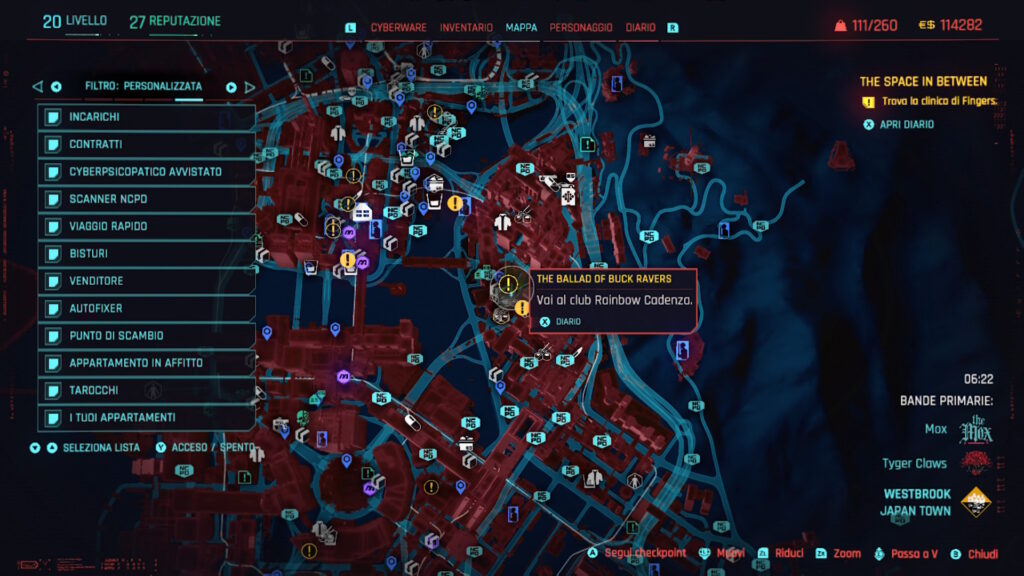Screen dimensions: 1024x576
Task: Toggle the Tarocchi filter
Action: pos(145,390)
